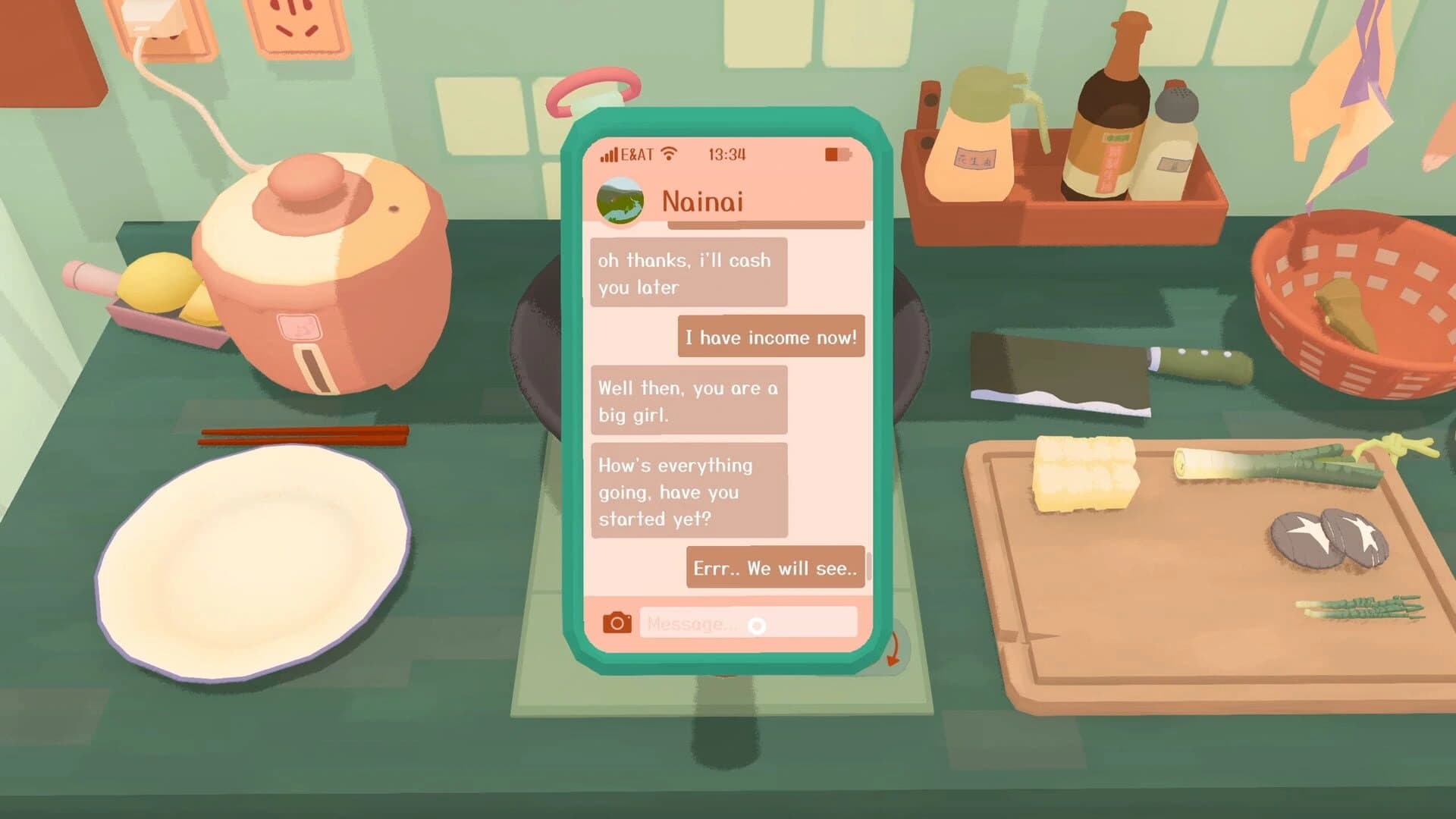Open the camera icon in the message bar
The width and height of the screenshot is (1456, 819).
click(618, 623)
